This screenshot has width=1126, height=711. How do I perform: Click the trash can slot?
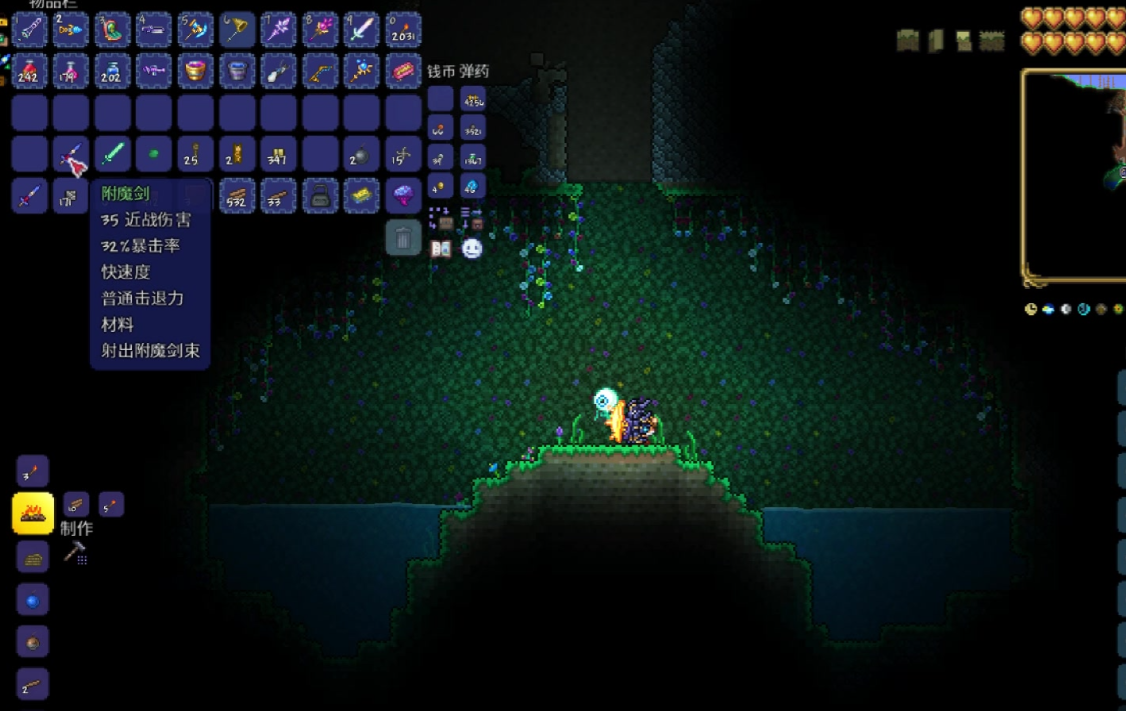pos(403,238)
